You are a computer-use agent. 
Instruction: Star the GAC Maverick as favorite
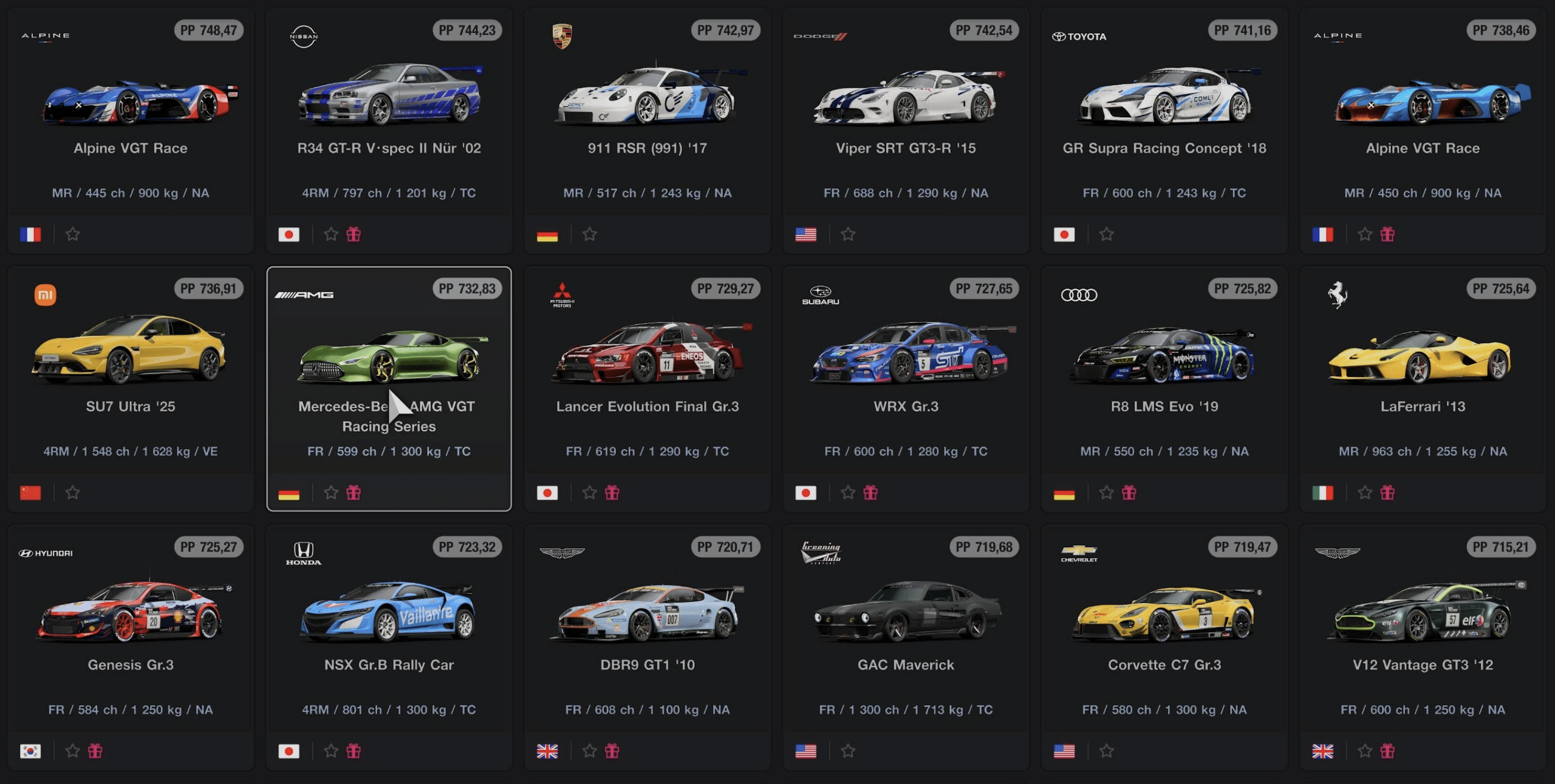[848, 751]
